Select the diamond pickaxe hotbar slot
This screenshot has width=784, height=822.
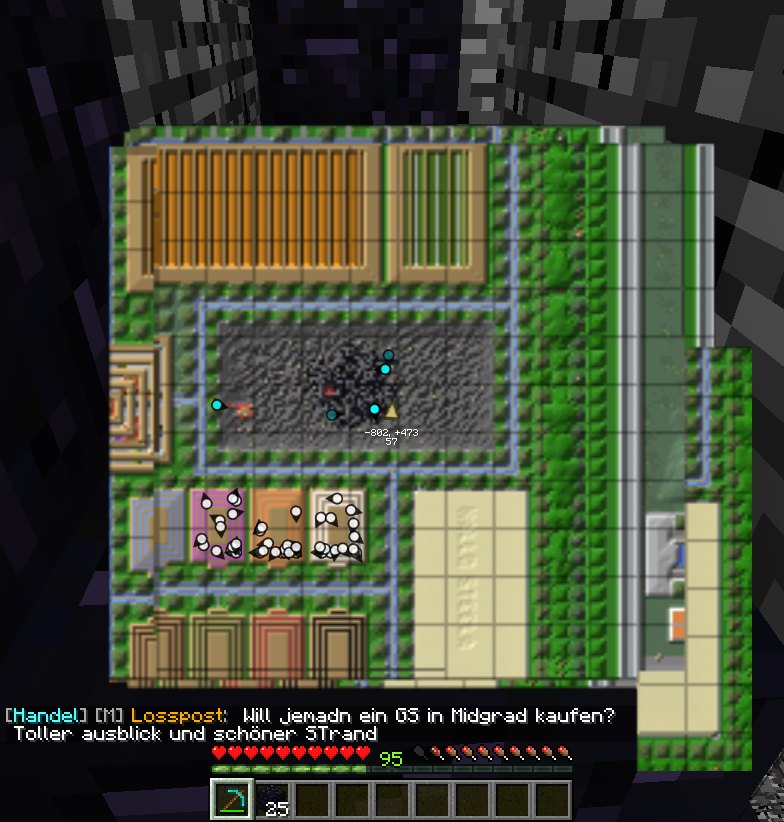pyautogui.click(x=231, y=800)
